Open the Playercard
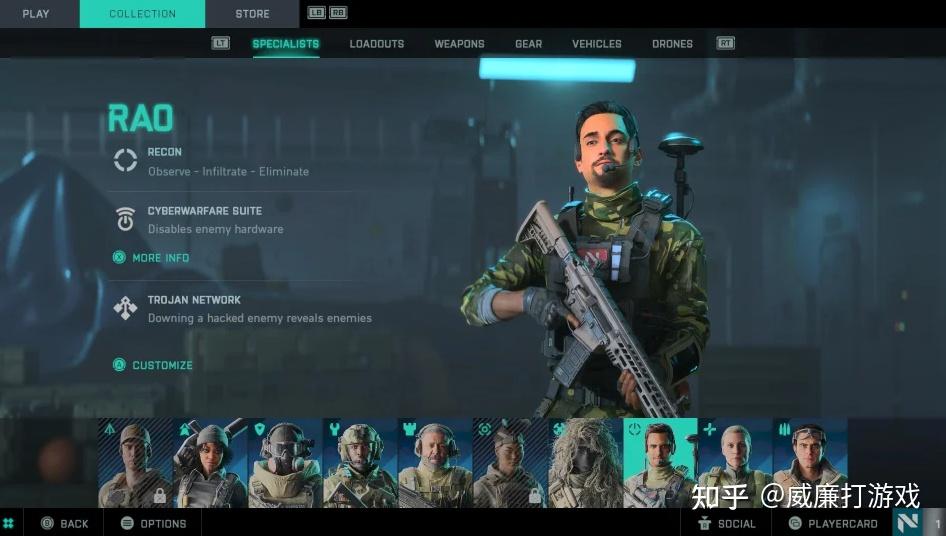Image resolution: width=946 pixels, height=536 pixels. point(833,523)
